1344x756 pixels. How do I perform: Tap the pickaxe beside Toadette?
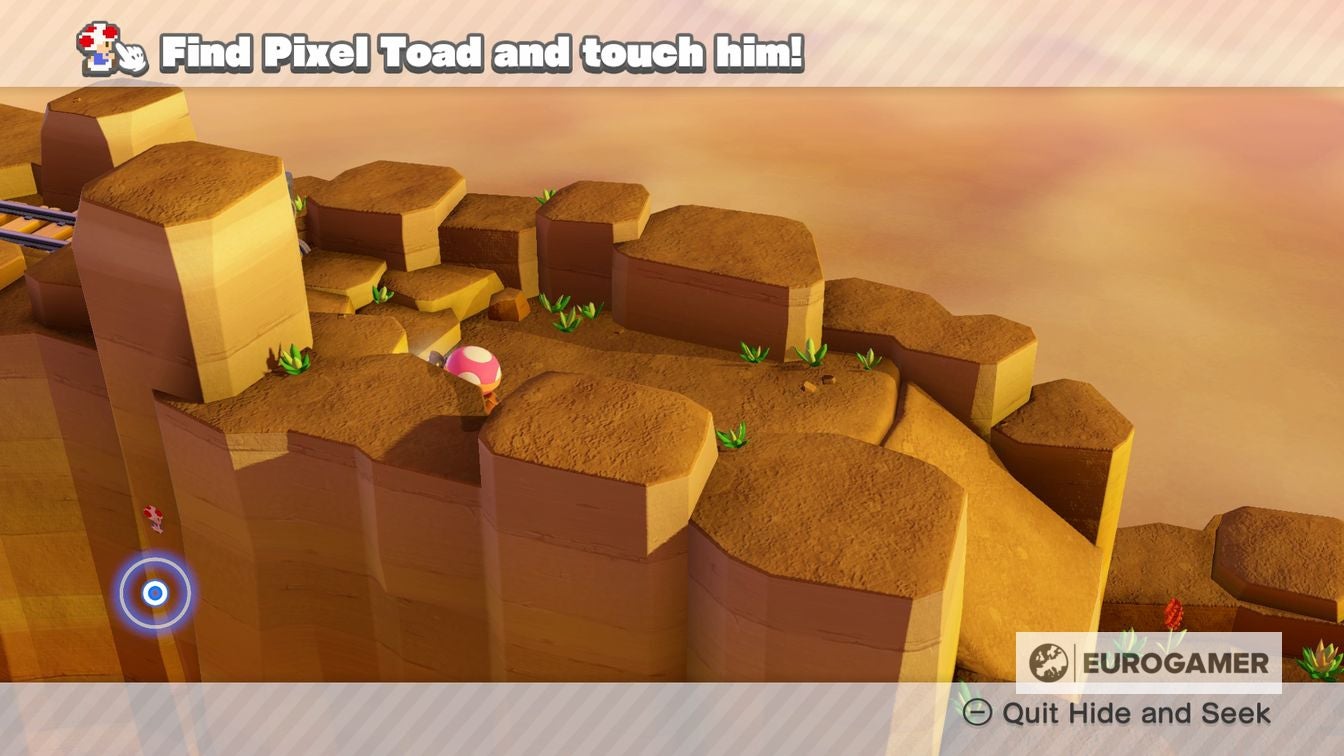click(437, 358)
